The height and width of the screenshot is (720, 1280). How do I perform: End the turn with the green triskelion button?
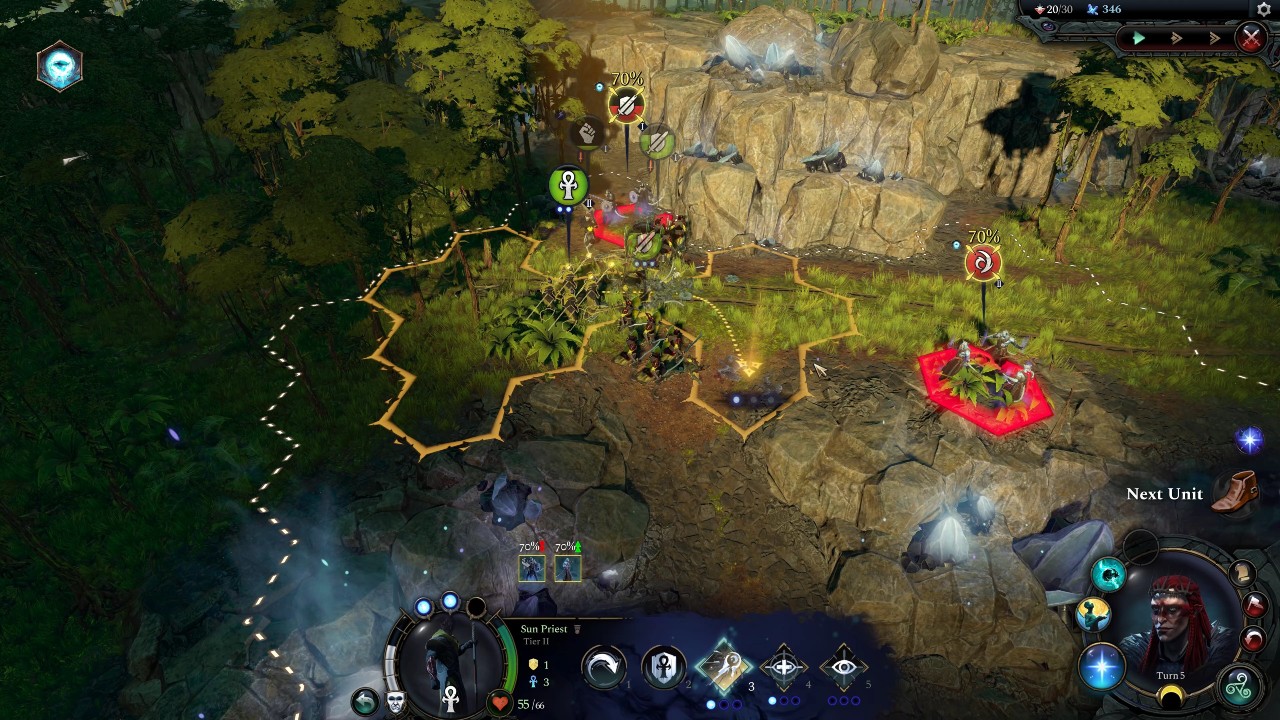click(1240, 684)
